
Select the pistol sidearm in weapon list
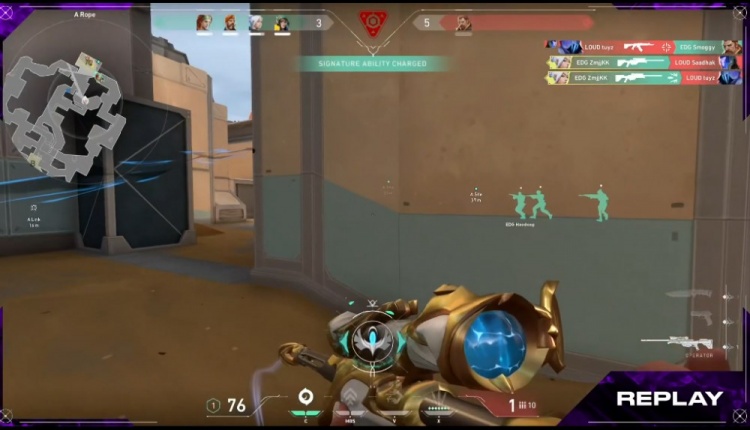click(x=700, y=317)
